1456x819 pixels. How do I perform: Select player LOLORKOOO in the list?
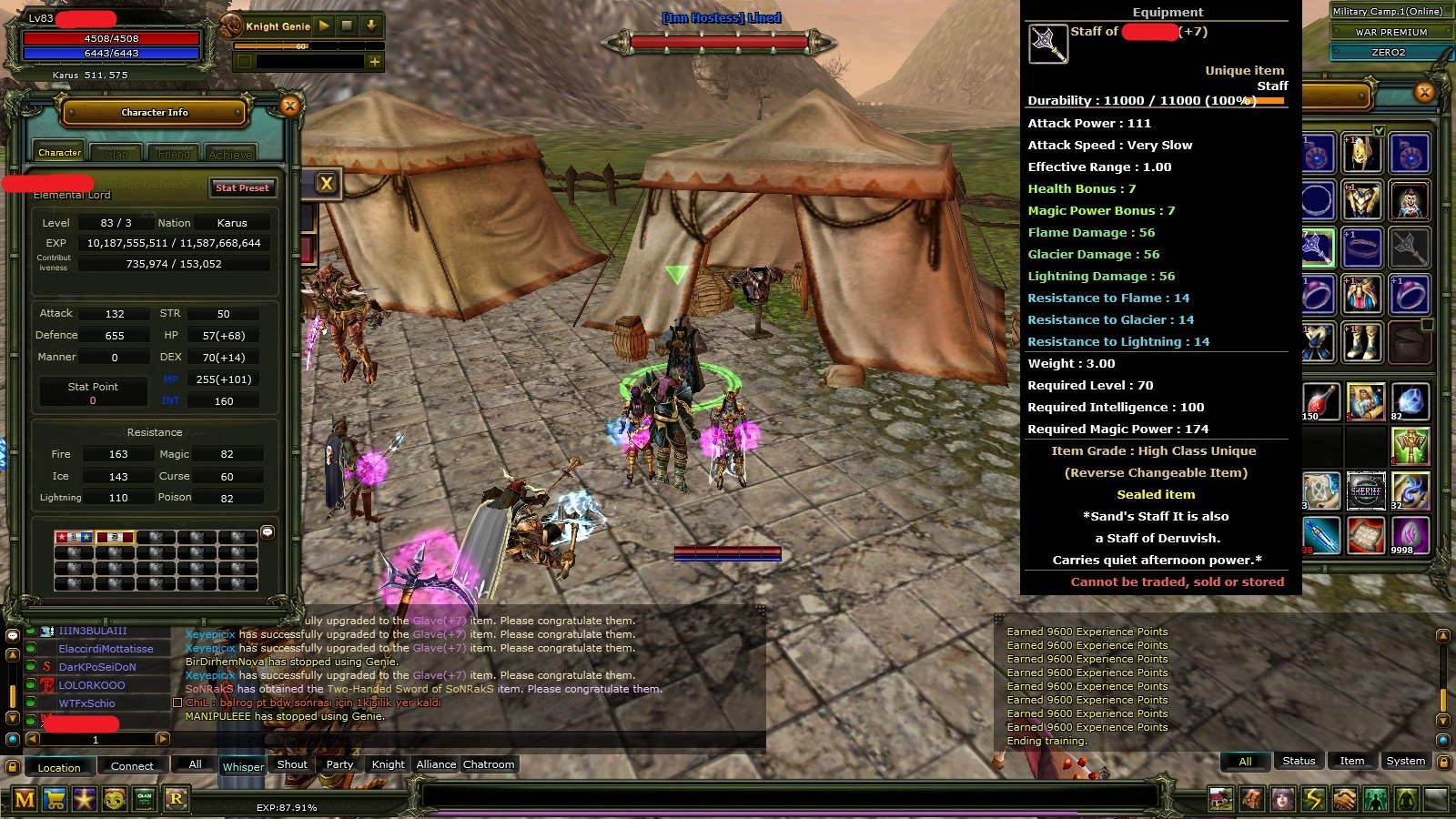pyautogui.click(x=92, y=685)
